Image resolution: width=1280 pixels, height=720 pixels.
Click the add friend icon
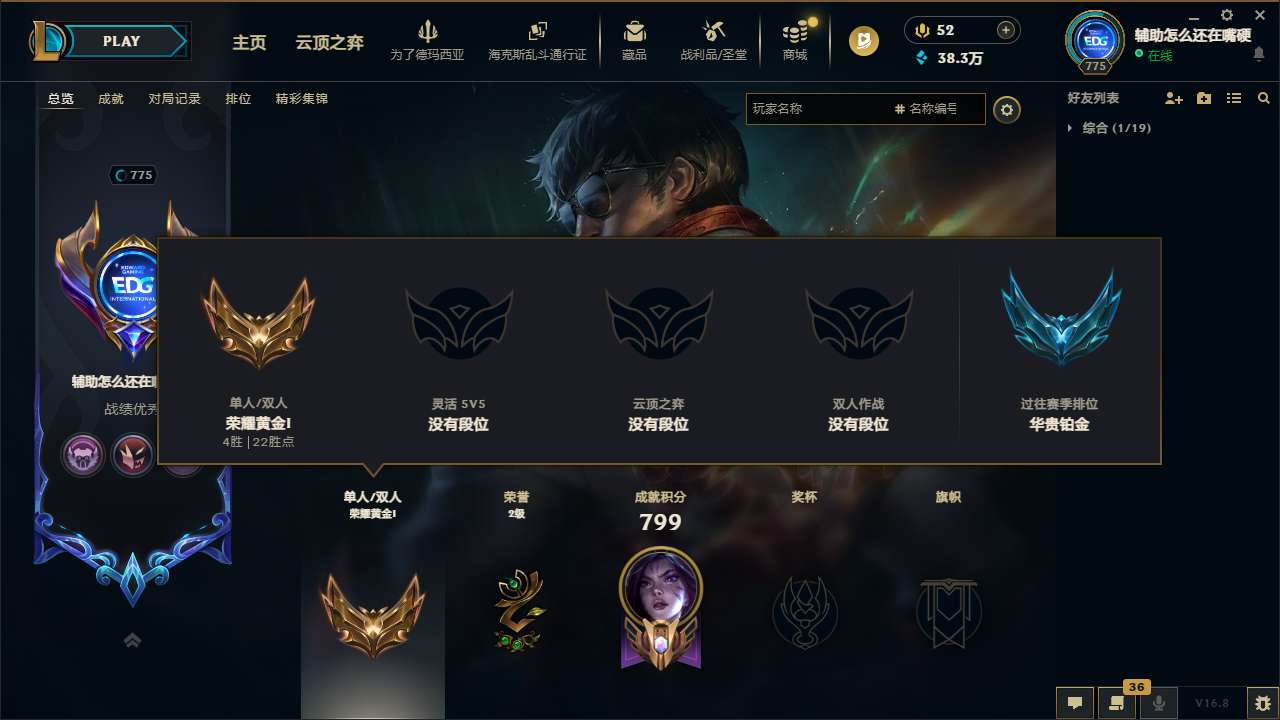pyautogui.click(x=1171, y=98)
